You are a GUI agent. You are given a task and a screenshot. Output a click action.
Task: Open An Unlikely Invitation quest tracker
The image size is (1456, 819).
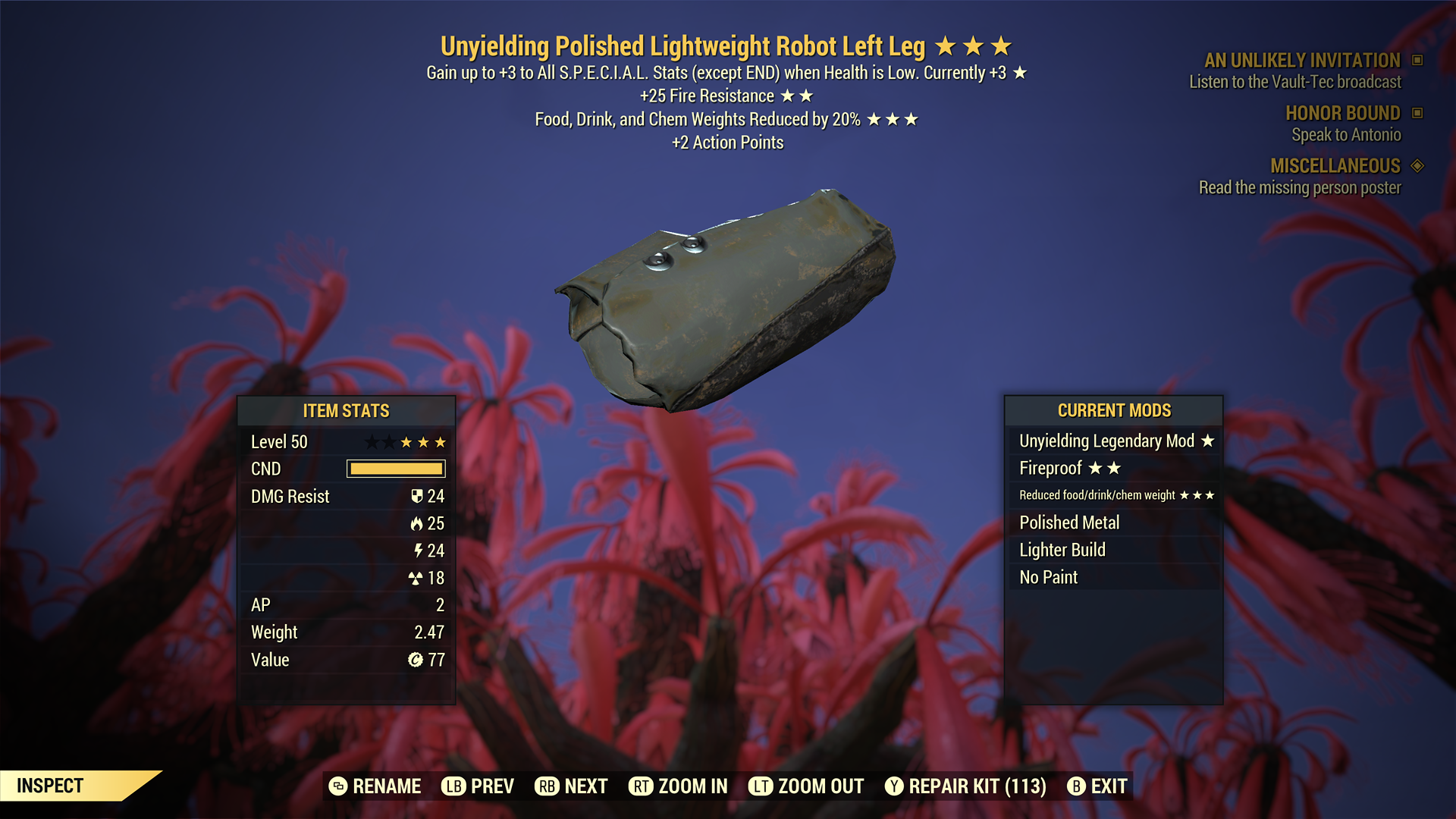tap(1302, 61)
